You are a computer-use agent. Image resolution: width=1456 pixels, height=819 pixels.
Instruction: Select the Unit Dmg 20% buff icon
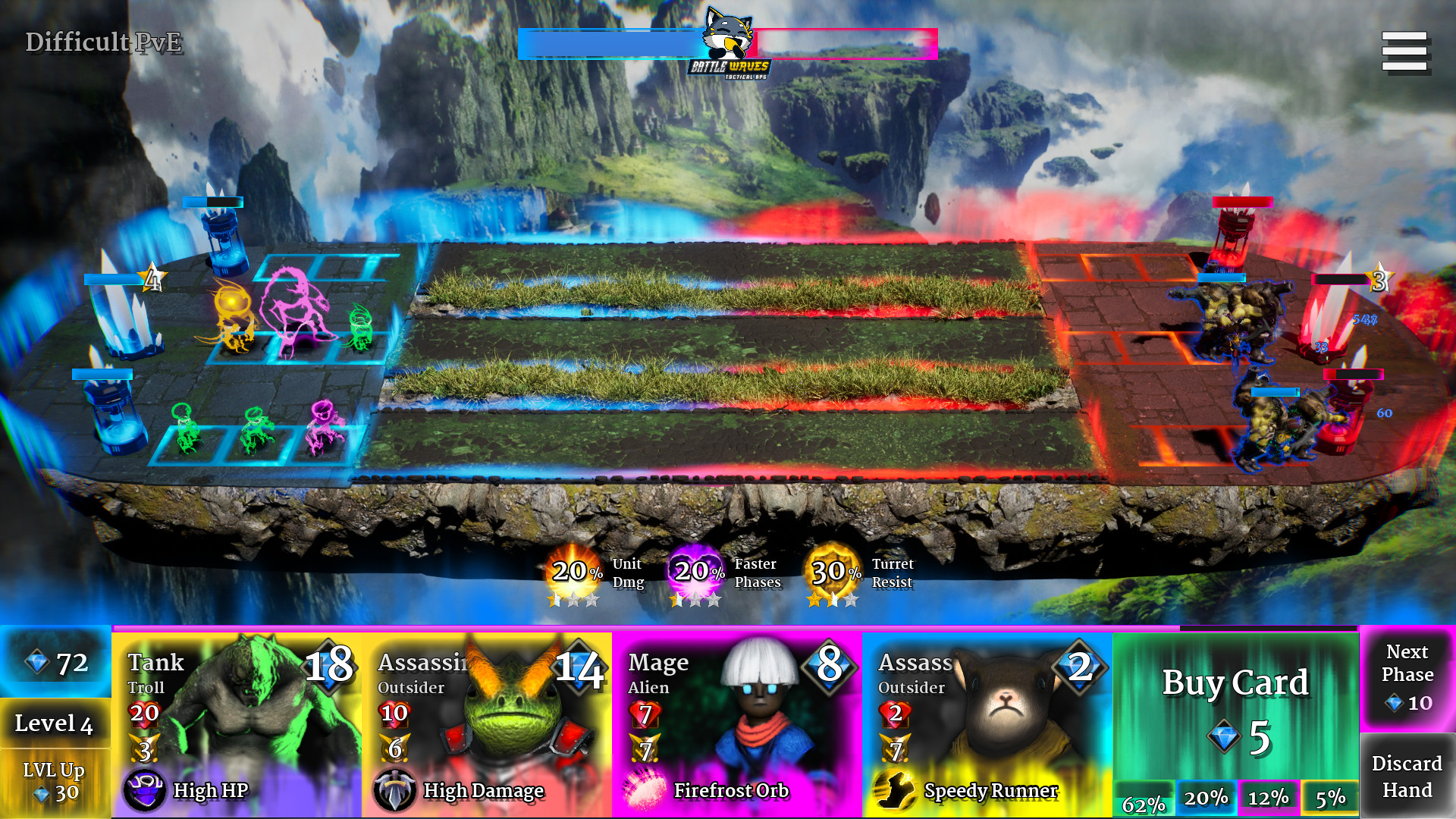click(x=573, y=574)
